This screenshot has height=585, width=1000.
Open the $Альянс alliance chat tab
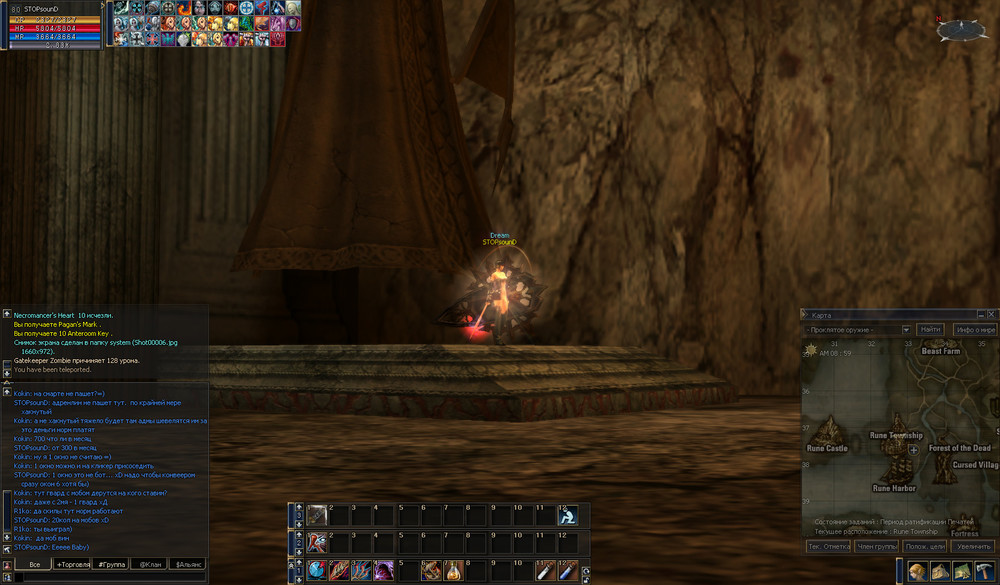tap(188, 564)
